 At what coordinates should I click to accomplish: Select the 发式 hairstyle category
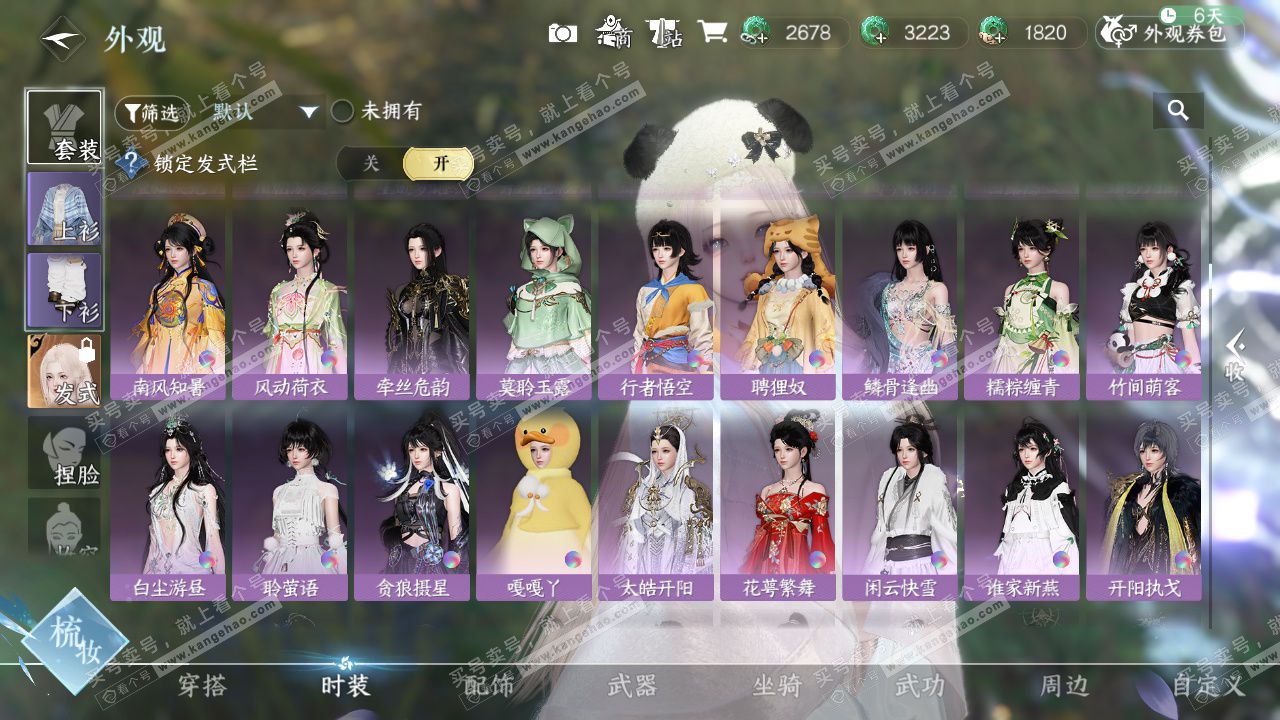pos(65,371)
